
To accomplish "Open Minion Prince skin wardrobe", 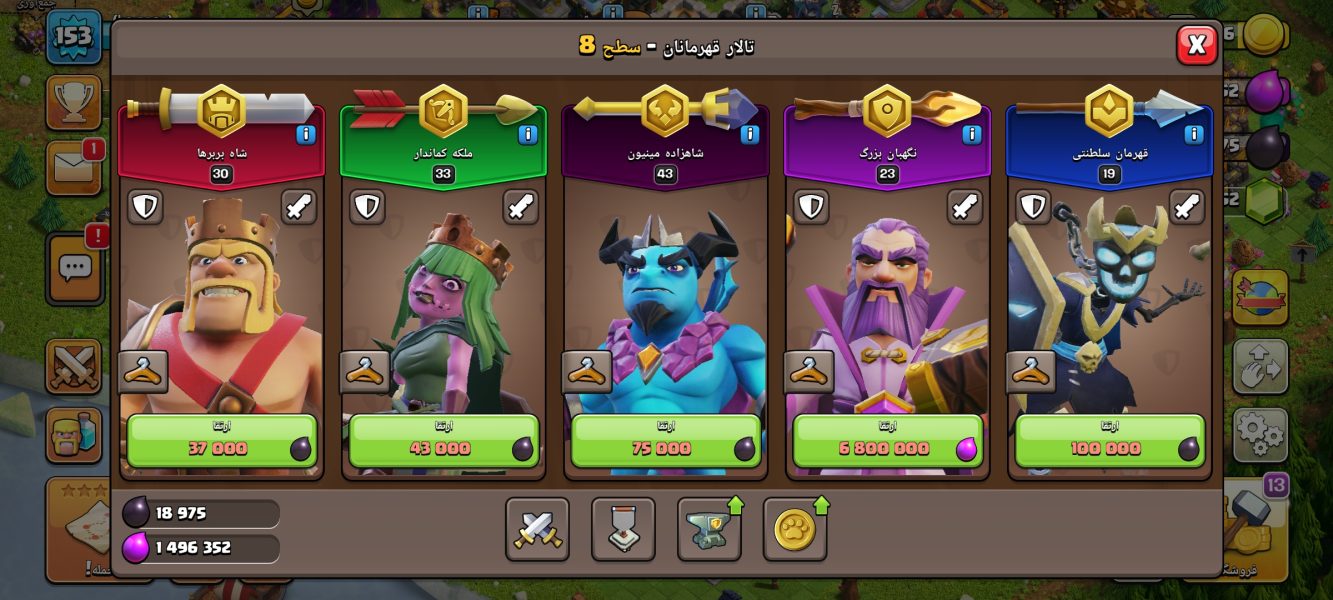I will (x=587, y=372).
